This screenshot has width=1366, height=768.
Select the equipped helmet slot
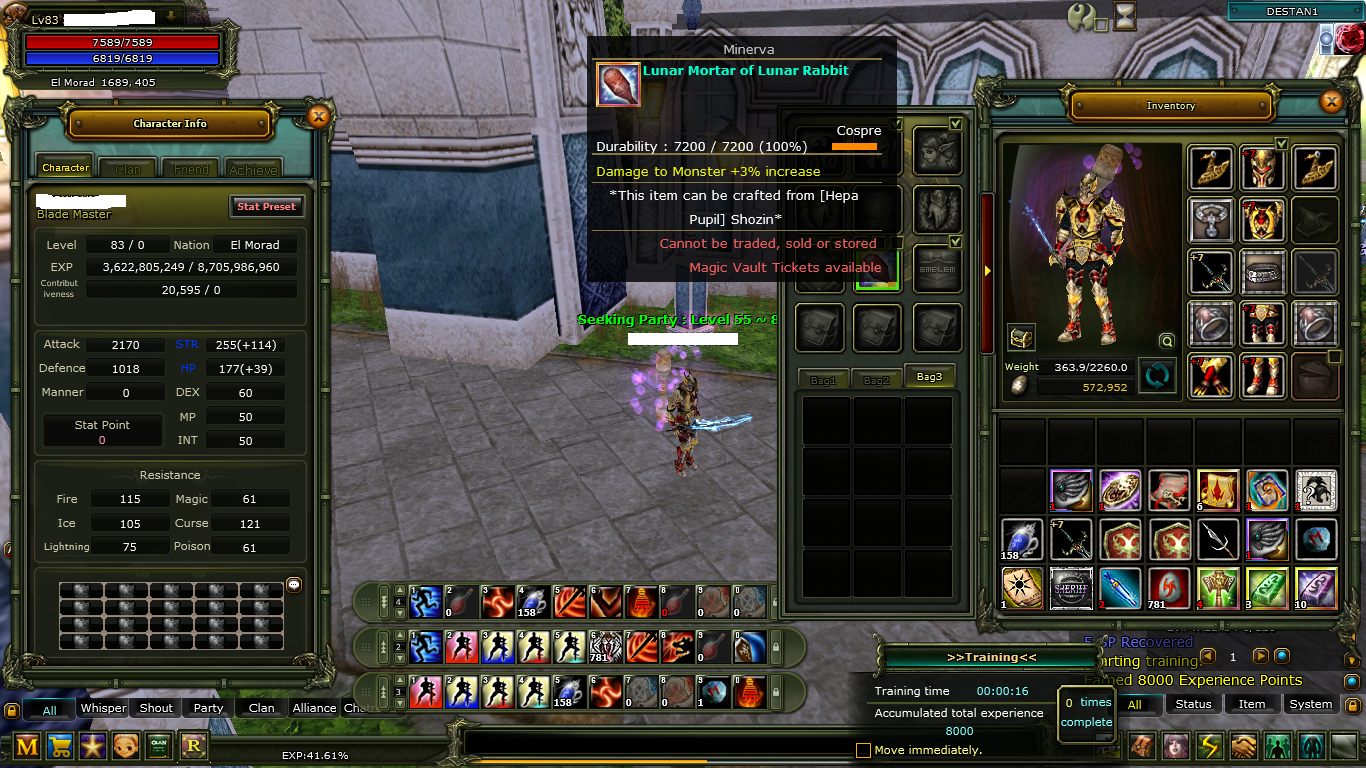1262,168
